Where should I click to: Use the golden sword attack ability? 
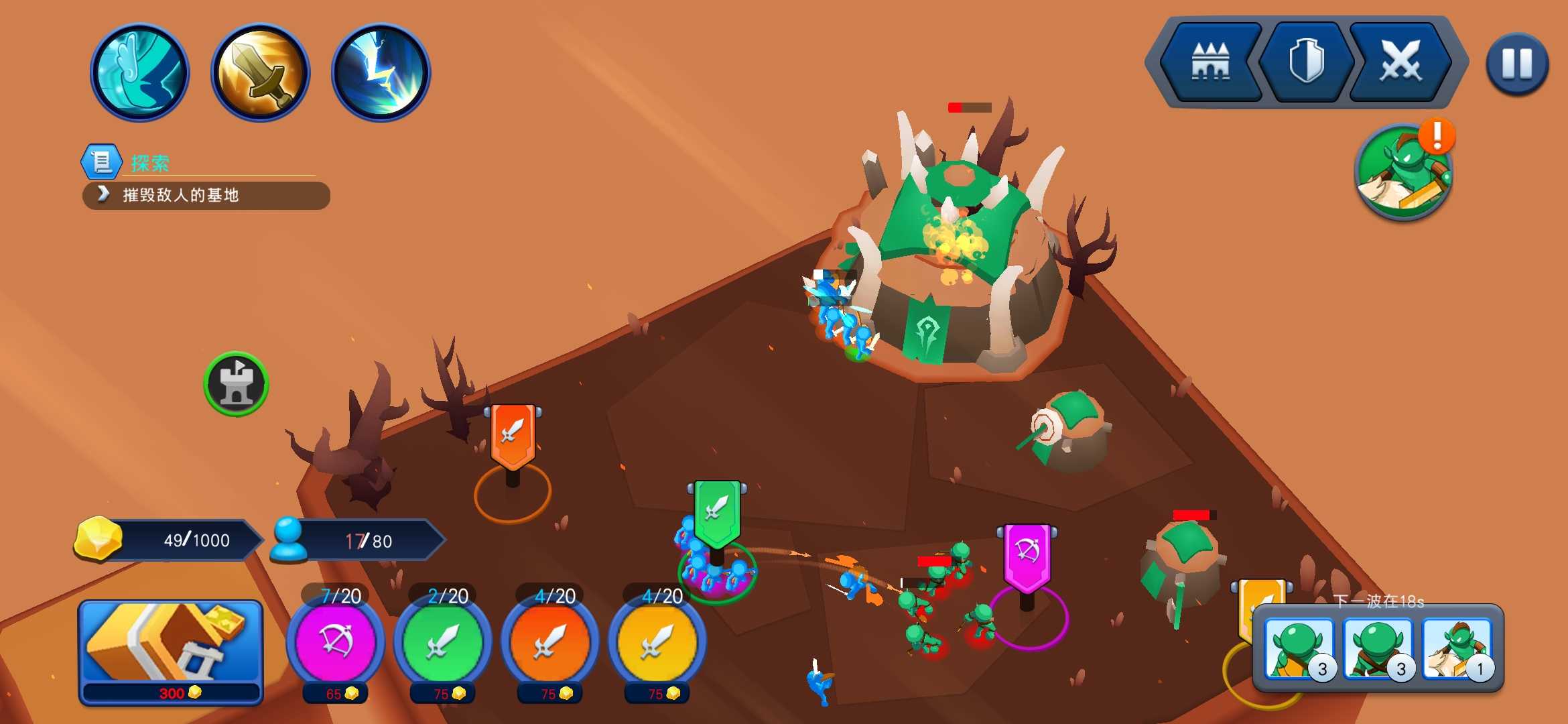pyautogui.click(x=260, y=72)
